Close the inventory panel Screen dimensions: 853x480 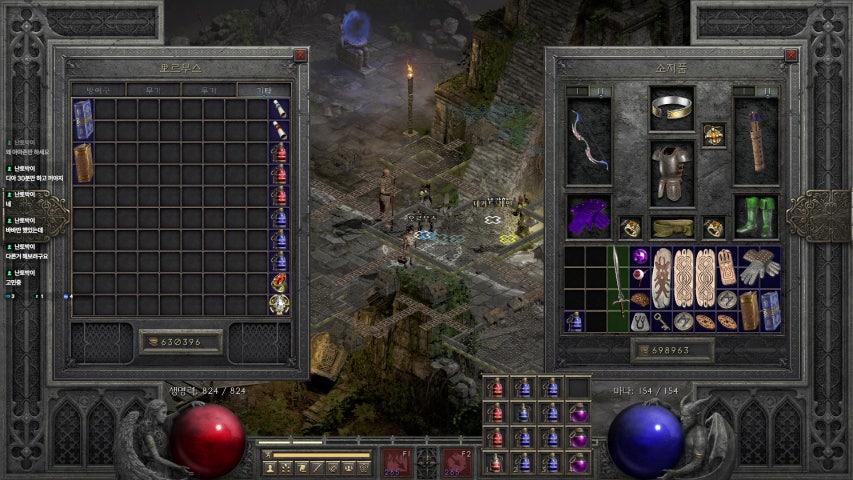click(x=792, y=56)
